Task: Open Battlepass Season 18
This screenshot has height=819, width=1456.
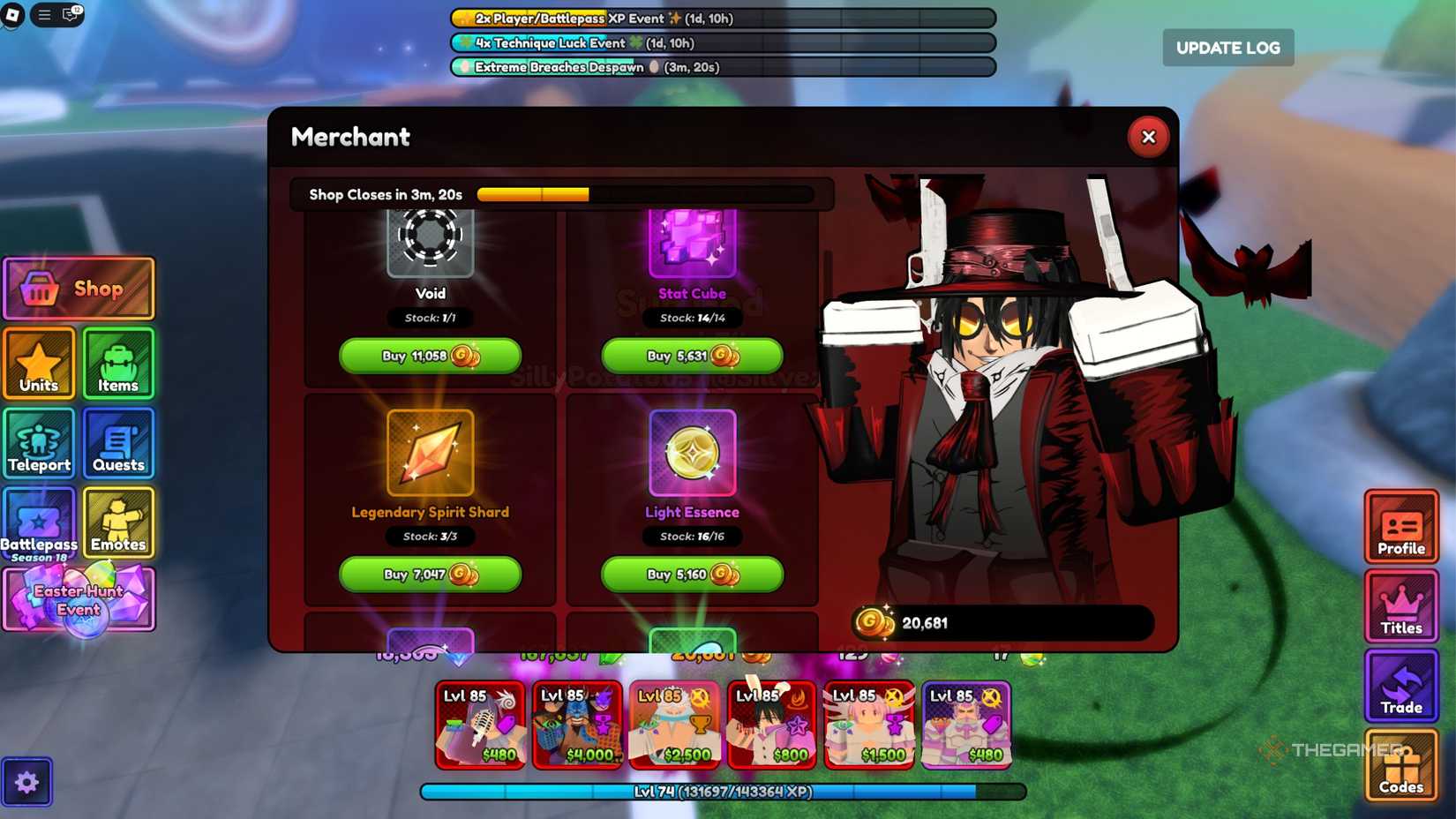Action: click(39, 524)
